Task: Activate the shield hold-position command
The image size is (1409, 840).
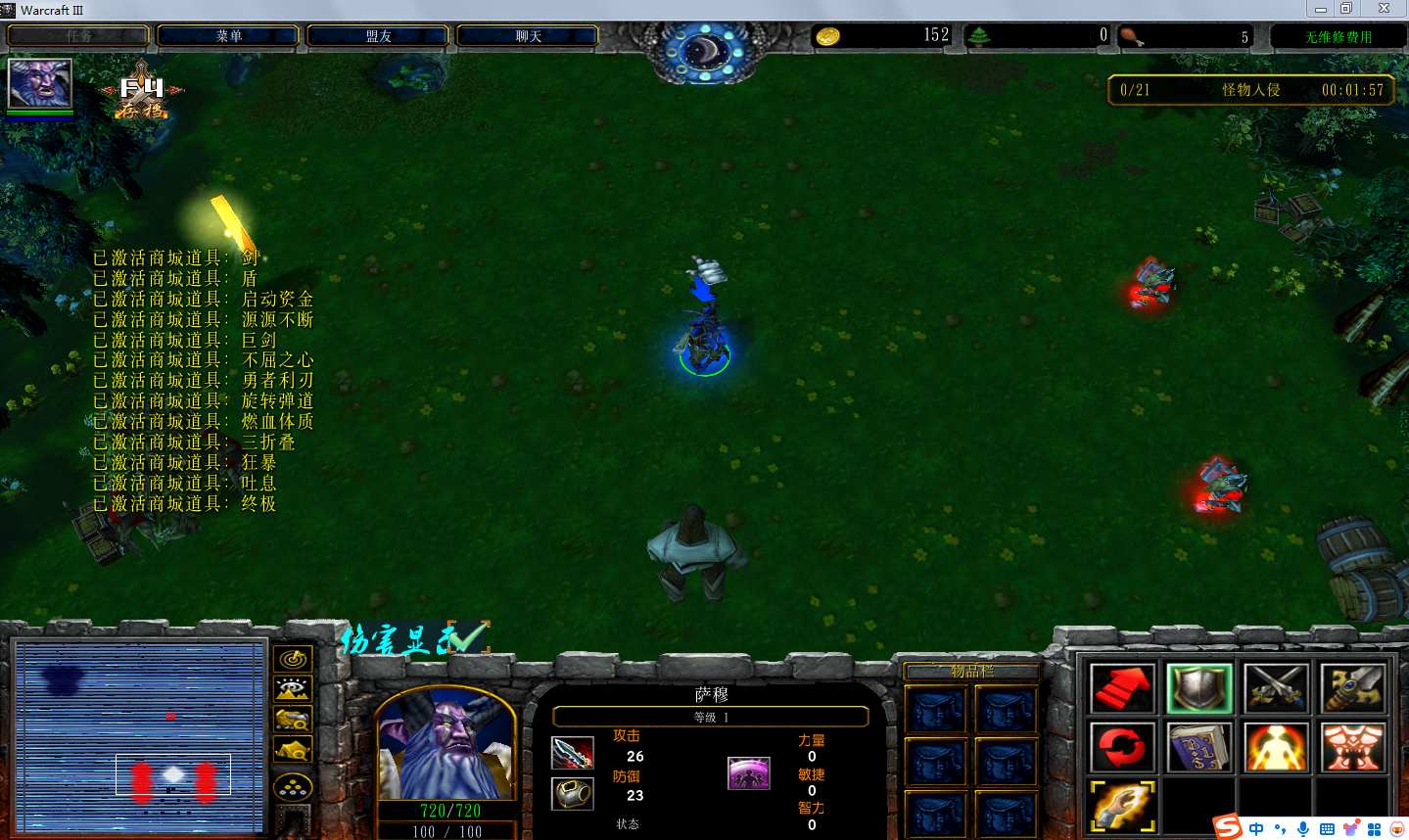Action: point(1198,688)
